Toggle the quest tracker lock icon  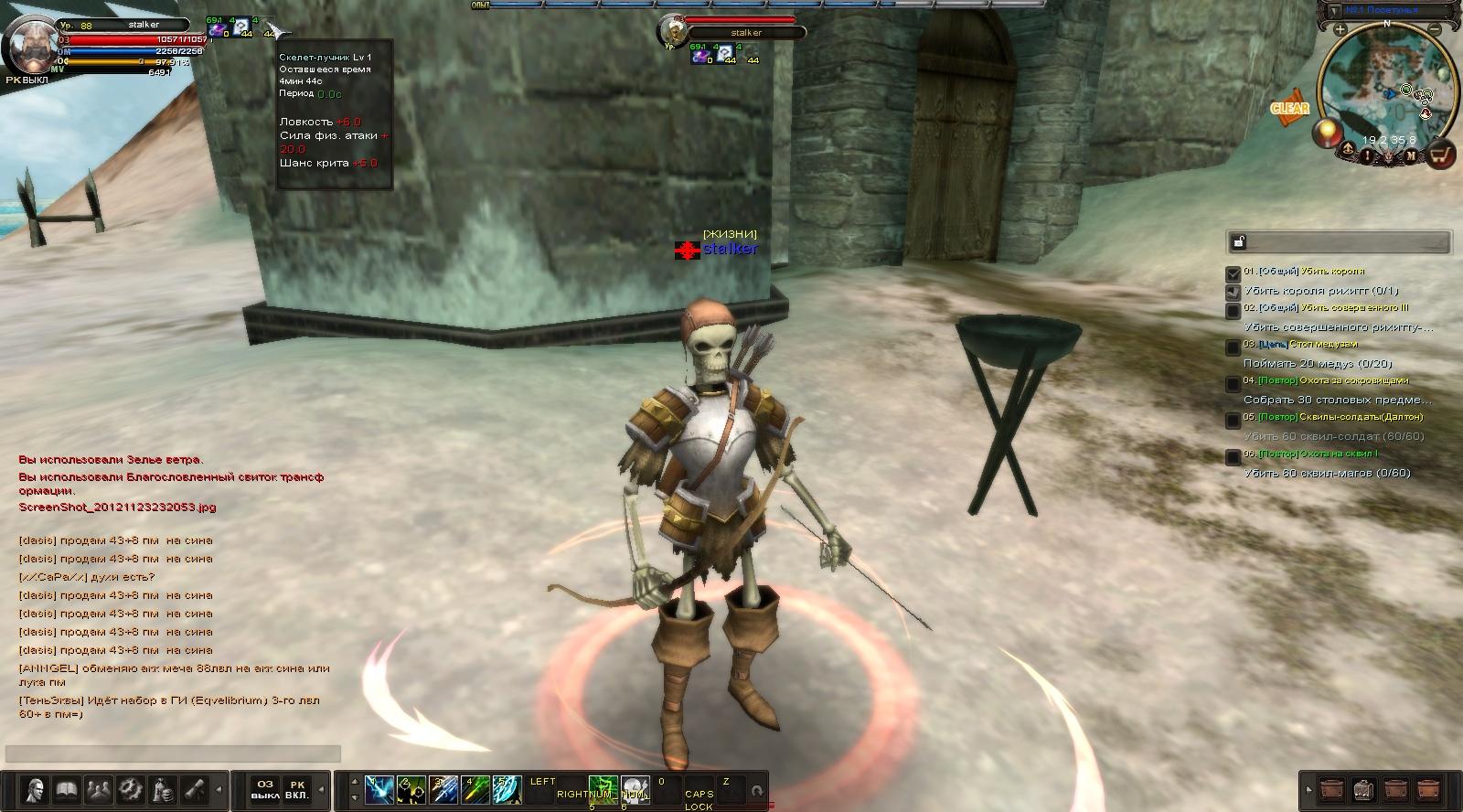point(1239,242)
